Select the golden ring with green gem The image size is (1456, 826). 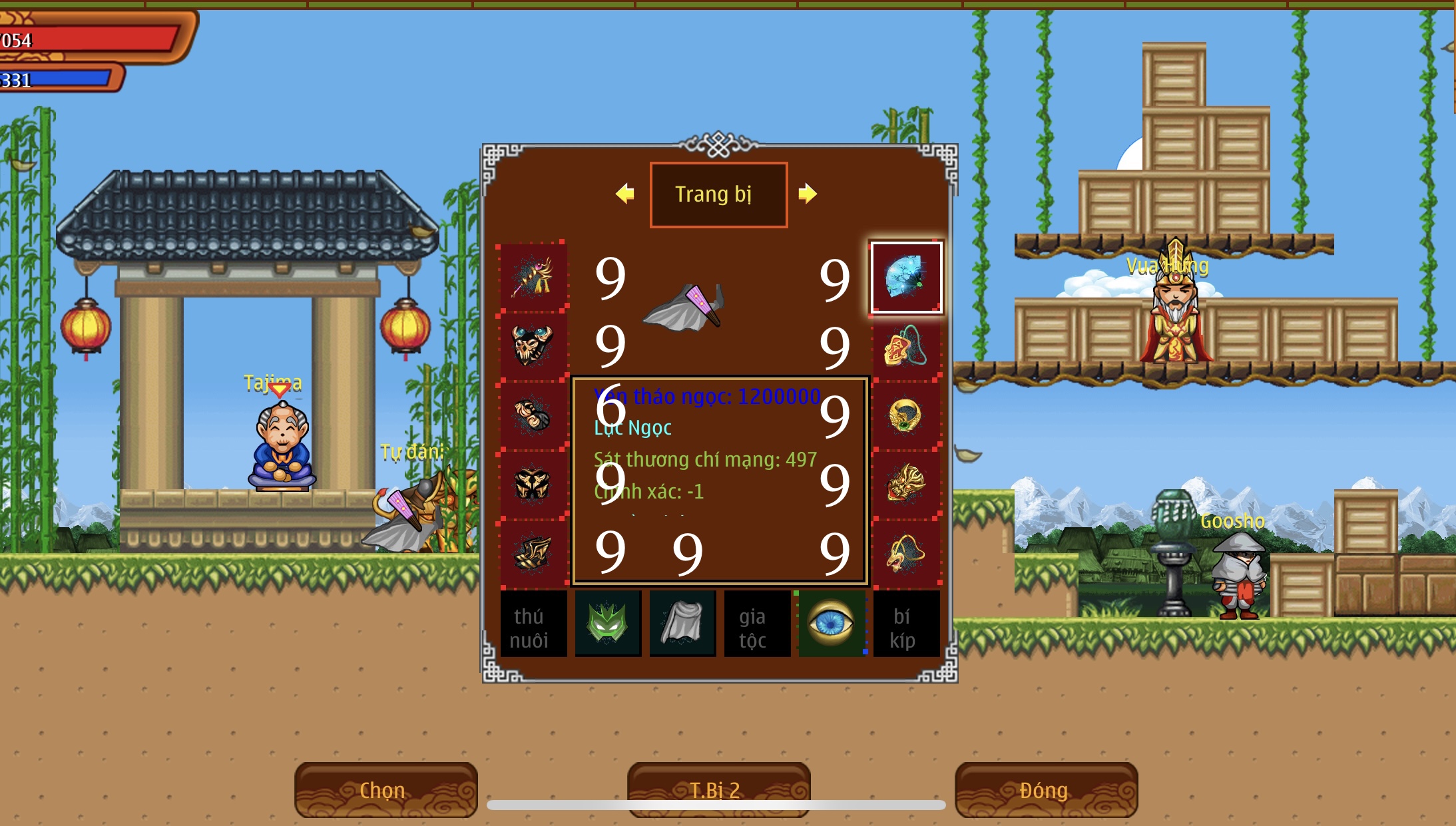click(x=906, y=416)
